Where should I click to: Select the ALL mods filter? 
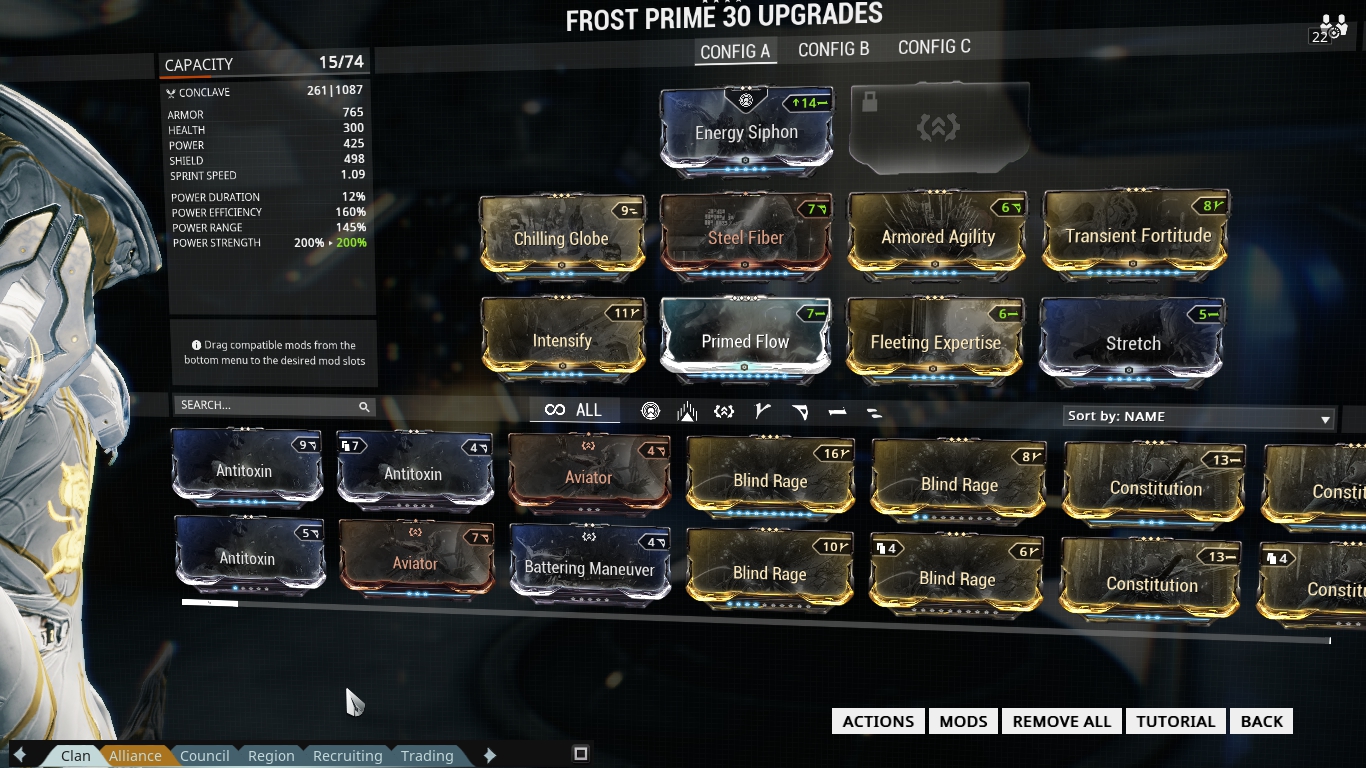573,410
